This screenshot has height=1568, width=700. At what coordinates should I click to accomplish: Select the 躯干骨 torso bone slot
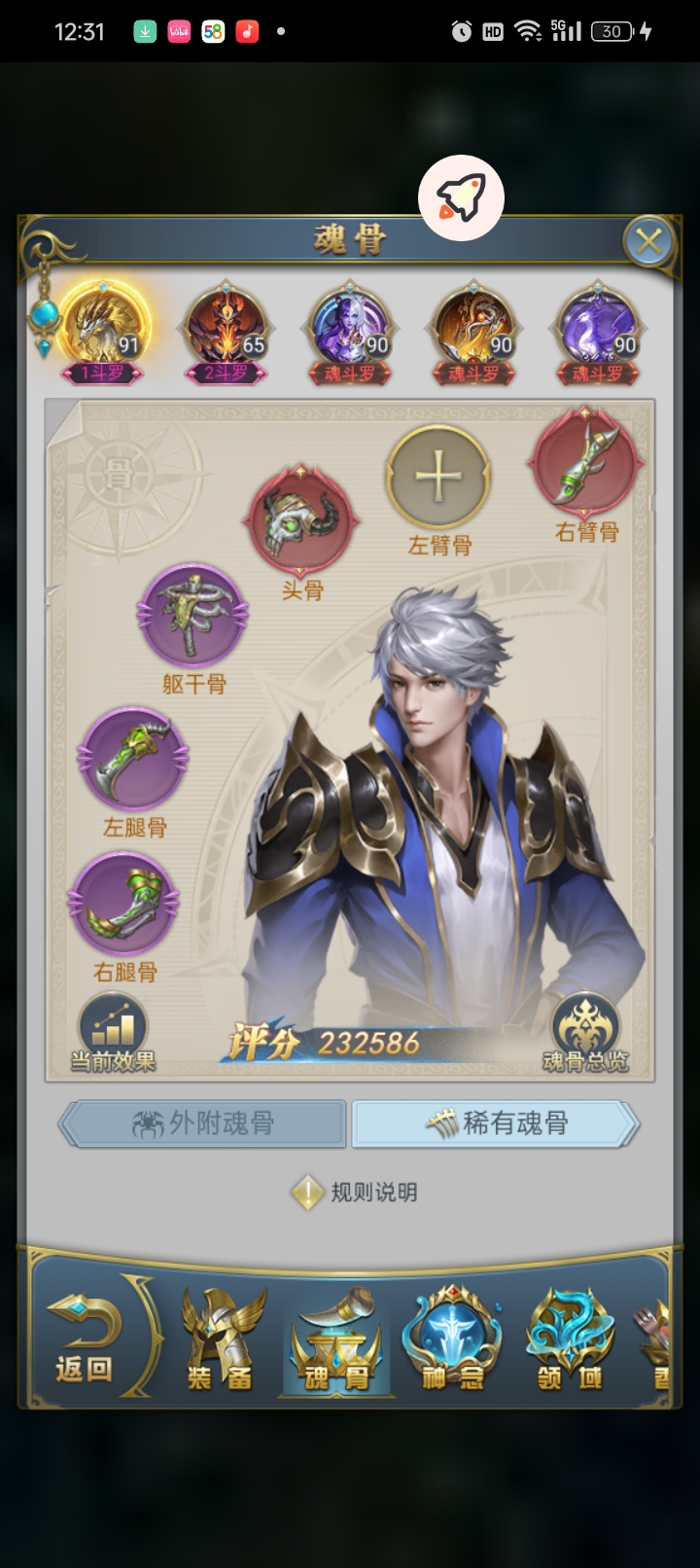tap(192, 616)
